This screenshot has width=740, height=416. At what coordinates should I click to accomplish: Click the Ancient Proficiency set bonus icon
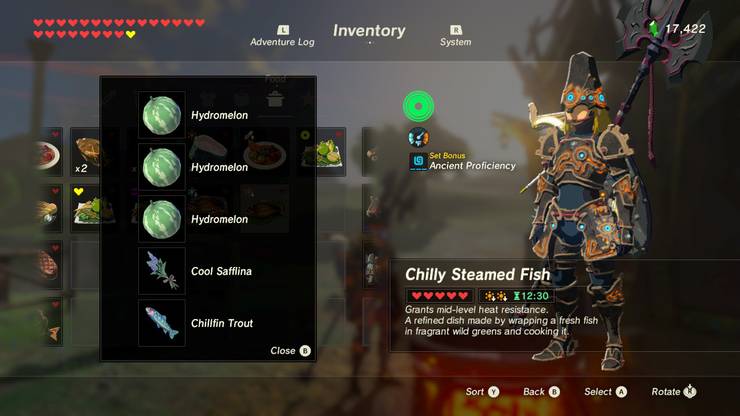[x=418, y=161]
